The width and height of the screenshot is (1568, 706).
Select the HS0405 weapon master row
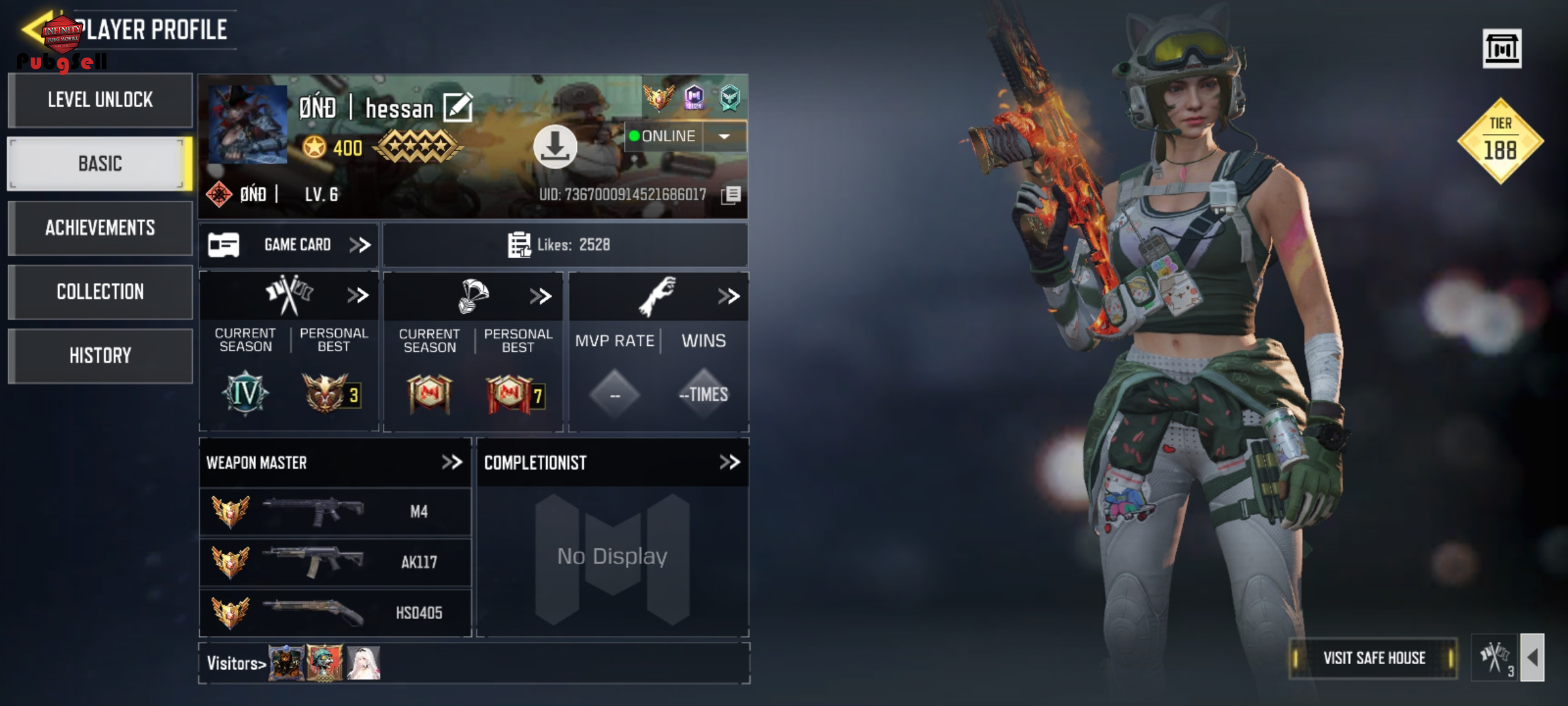pos(335,613)
